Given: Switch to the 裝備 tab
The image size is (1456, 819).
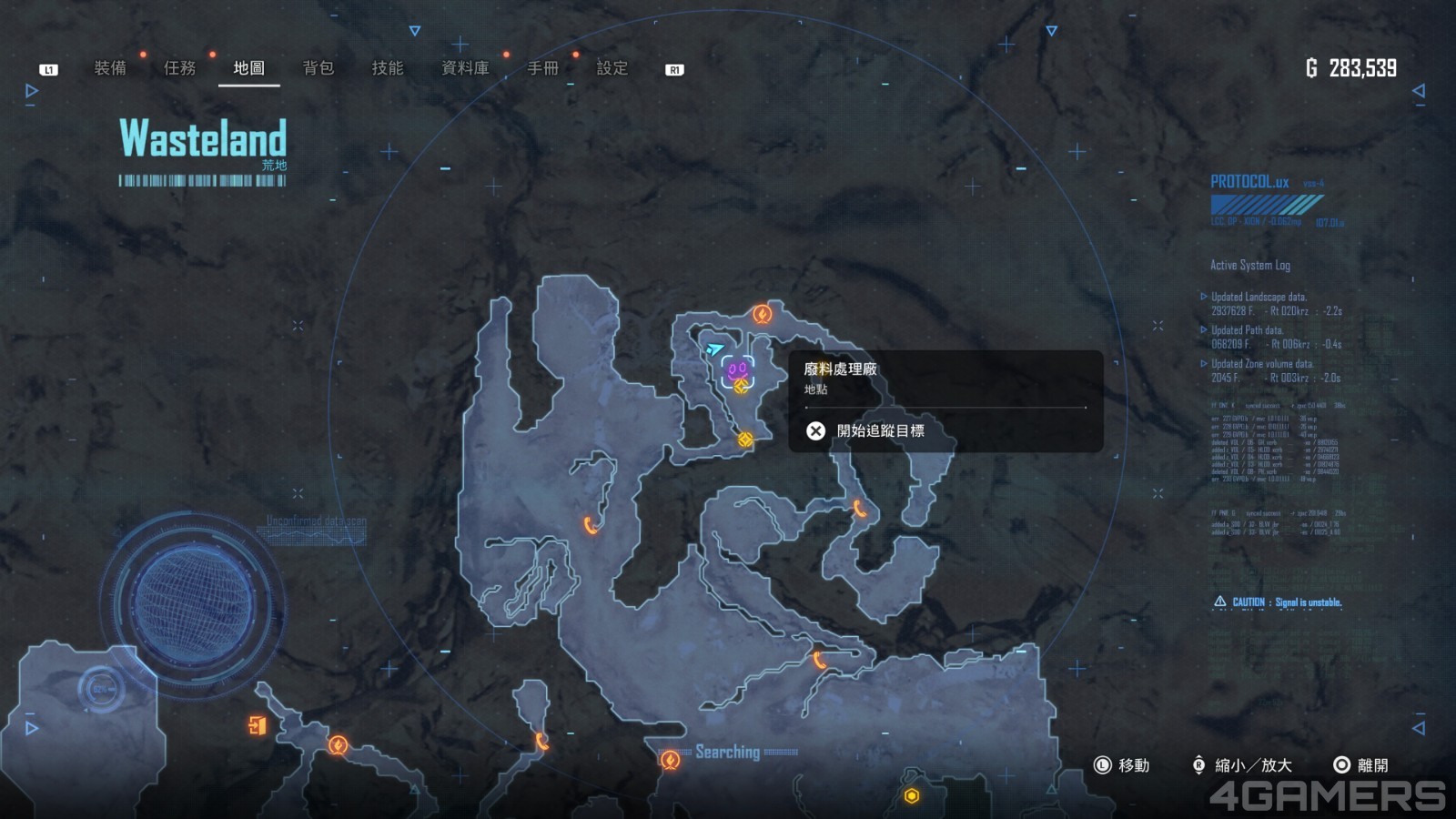Looking at the screenshot, I should [x=110, y=68].
